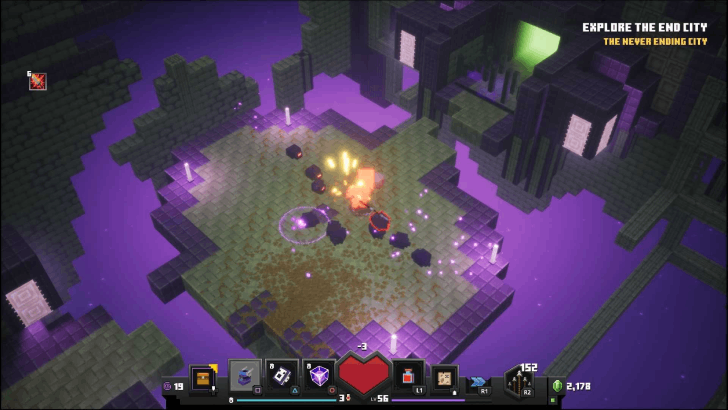Open the treasure chest inventory icon
This screenshot has height=410, width=728.
click(203, 380)
